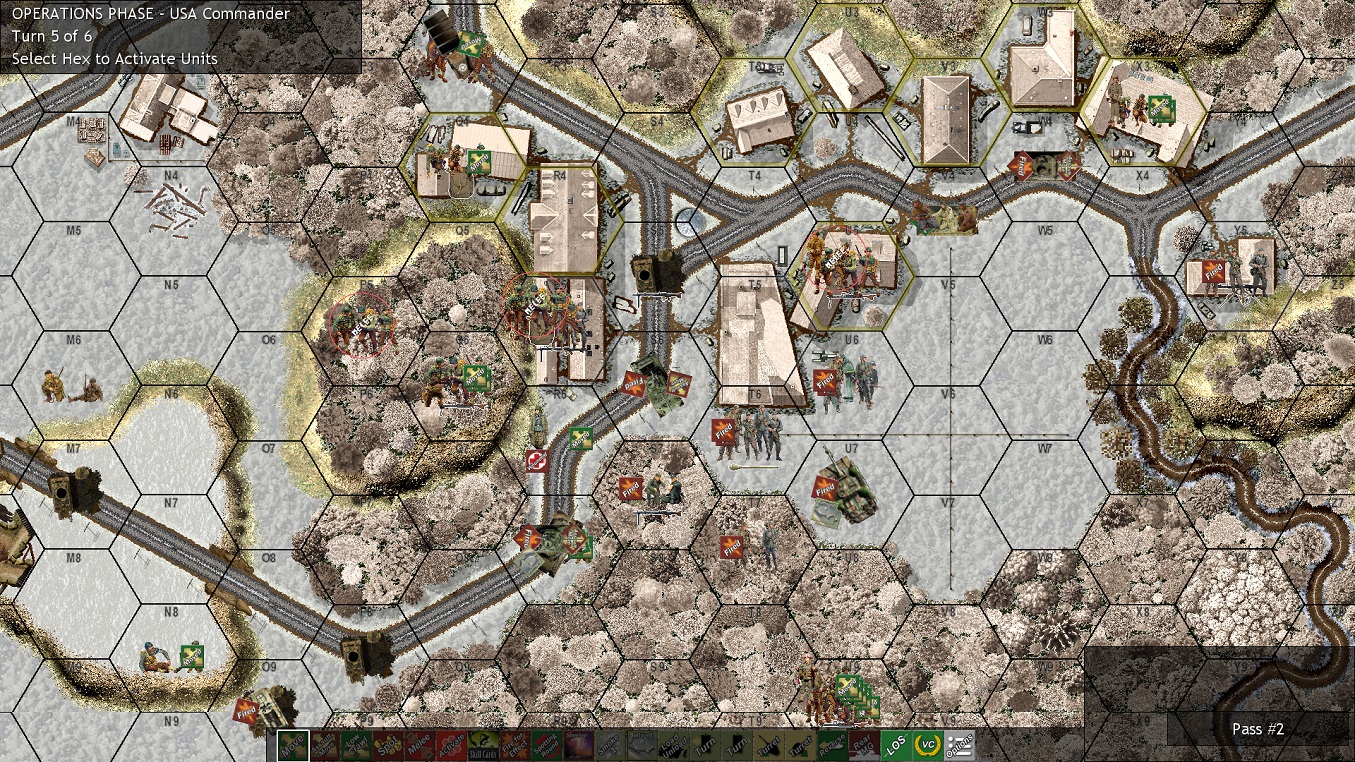Select the Move command icon
Viewport: 1355px width, 762px height.
point(292,748)
